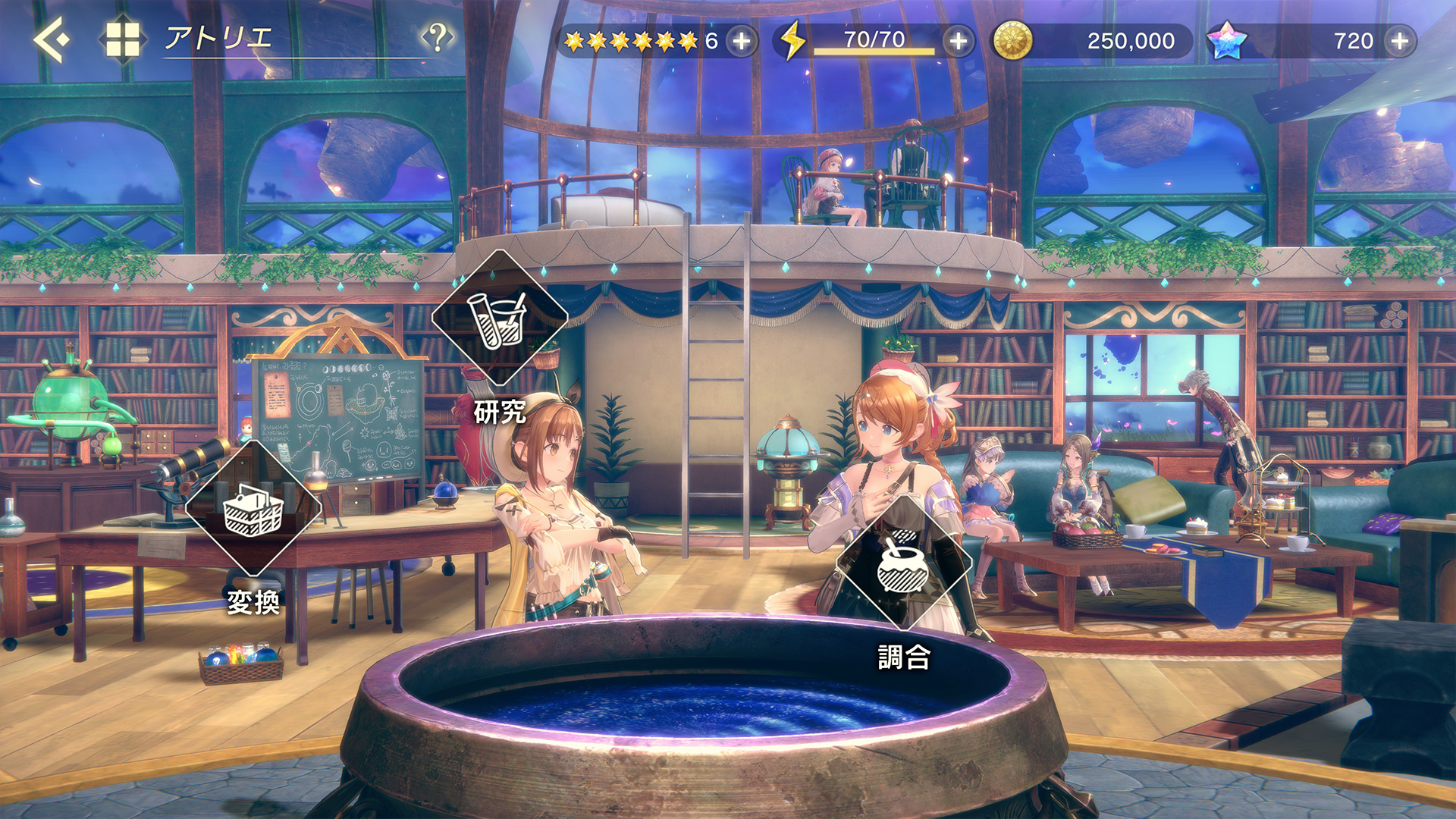
Task: Open the 調合 synthesis menu
Action: click(x=902, y=563)
